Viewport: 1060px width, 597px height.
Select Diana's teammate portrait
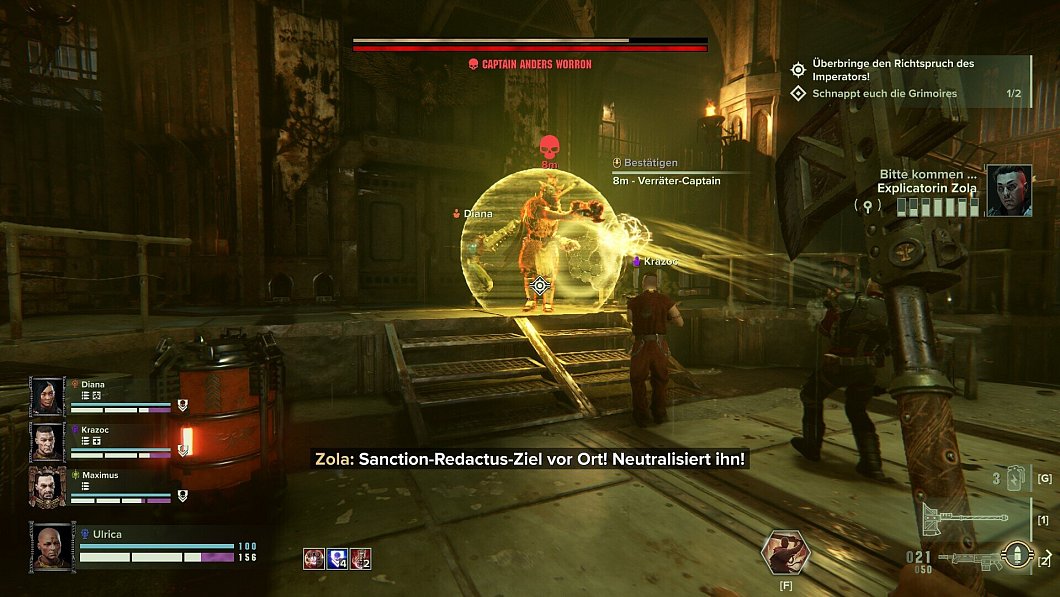pos(47,396)
